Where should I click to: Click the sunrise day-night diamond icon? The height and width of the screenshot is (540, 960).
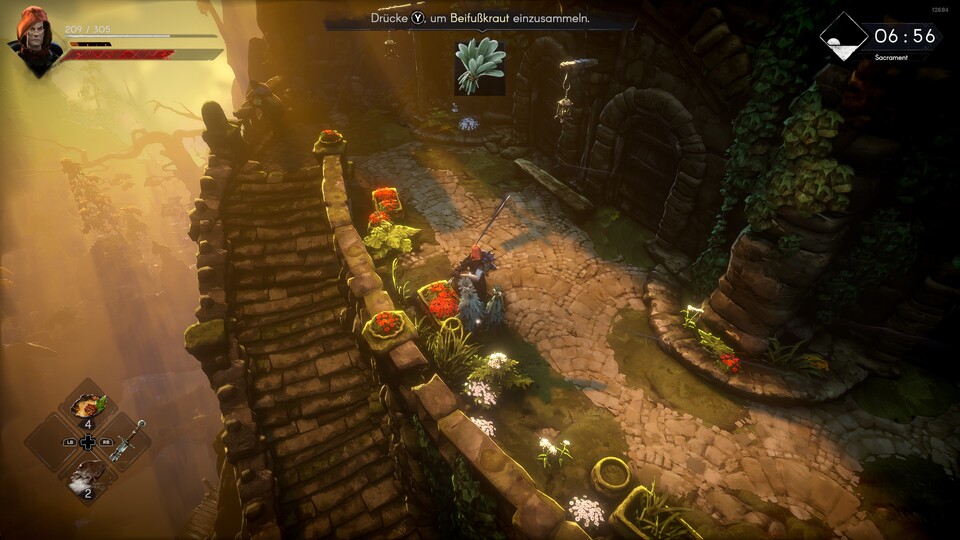pos(843,37)
